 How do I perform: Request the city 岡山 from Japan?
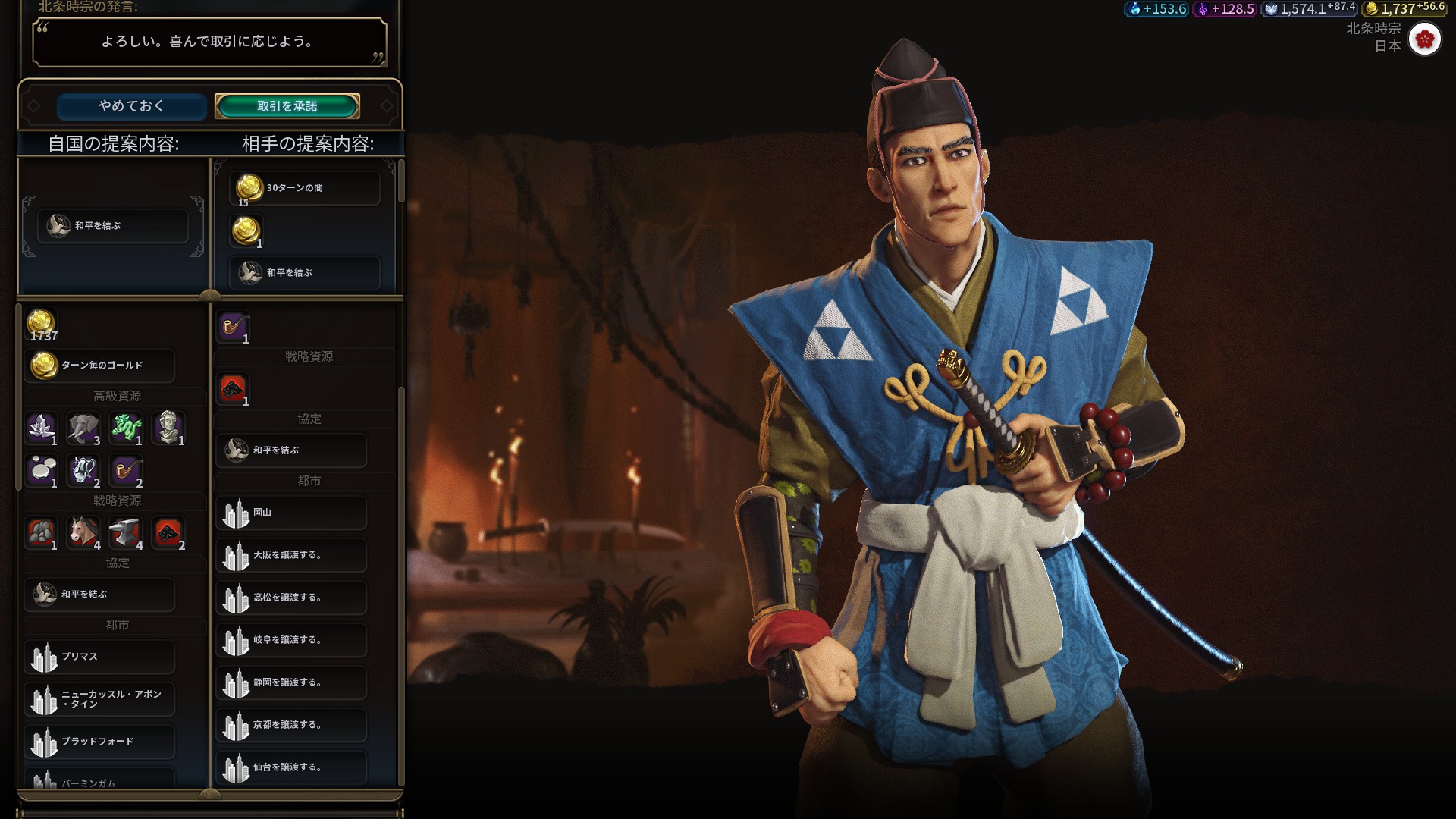point(291,513)
